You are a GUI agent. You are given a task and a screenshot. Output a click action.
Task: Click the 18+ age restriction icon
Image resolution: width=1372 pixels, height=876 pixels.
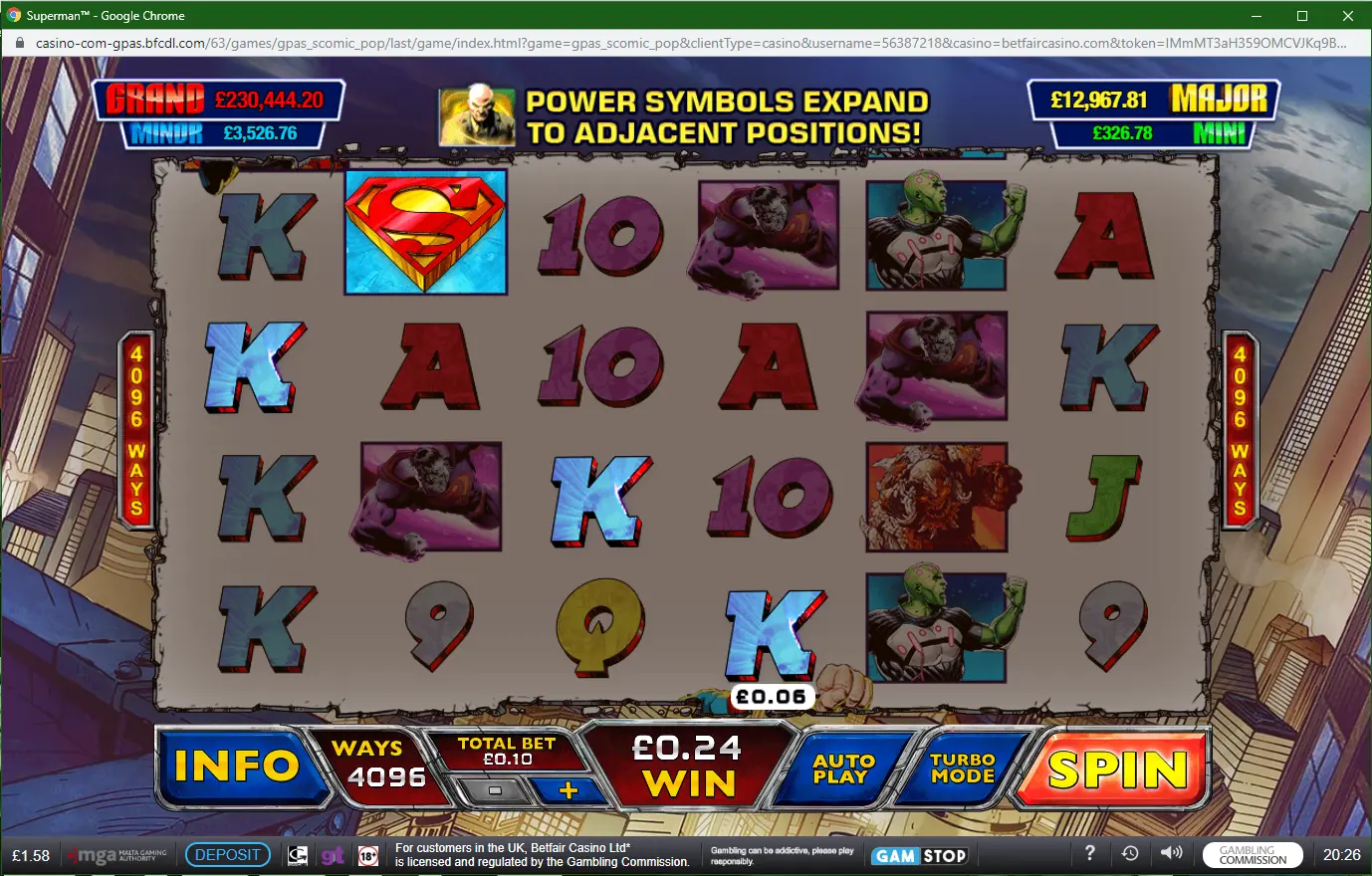click(368, 856)
